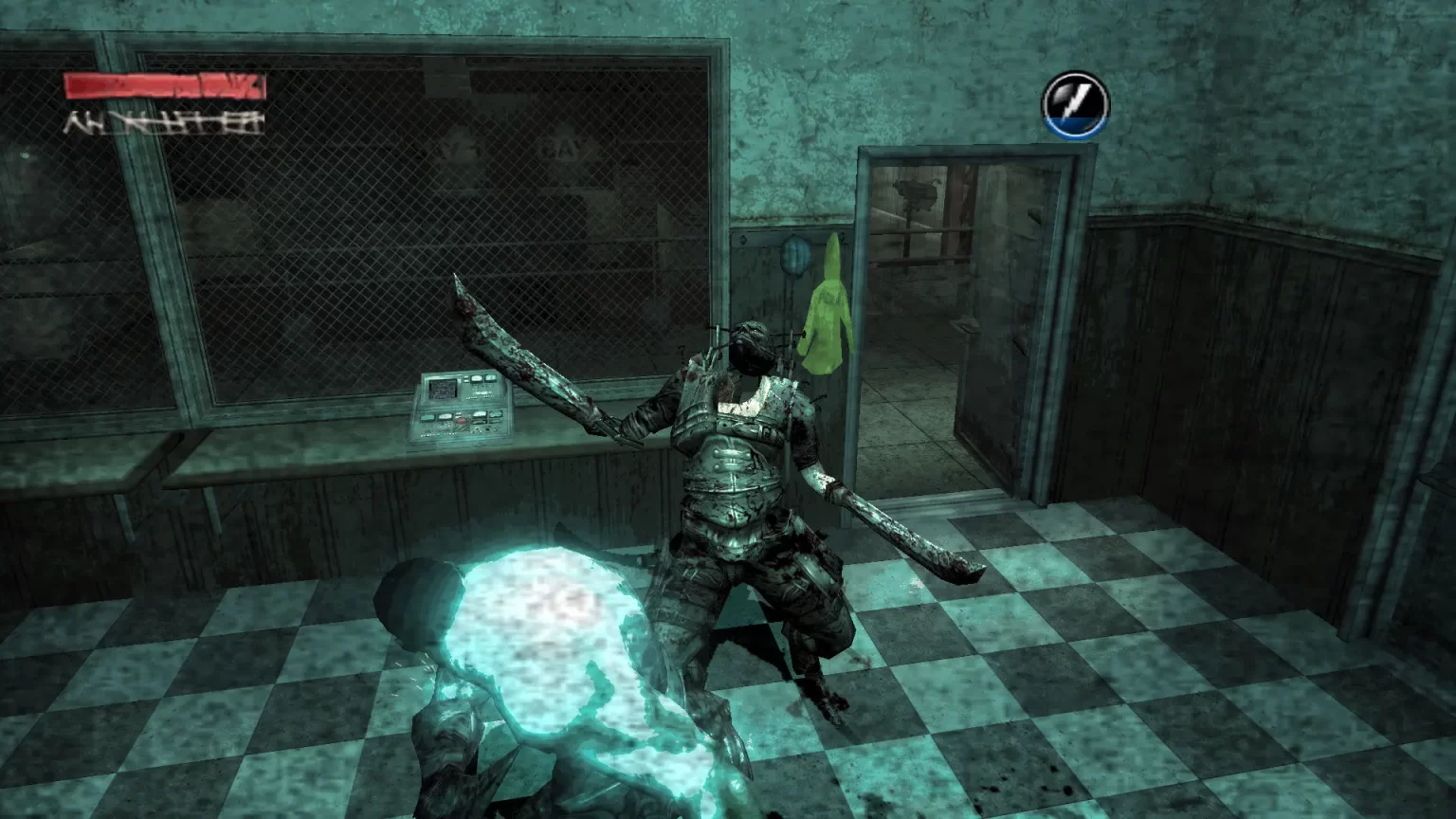Click the lightning bolt ability icon

(1075, 104)
